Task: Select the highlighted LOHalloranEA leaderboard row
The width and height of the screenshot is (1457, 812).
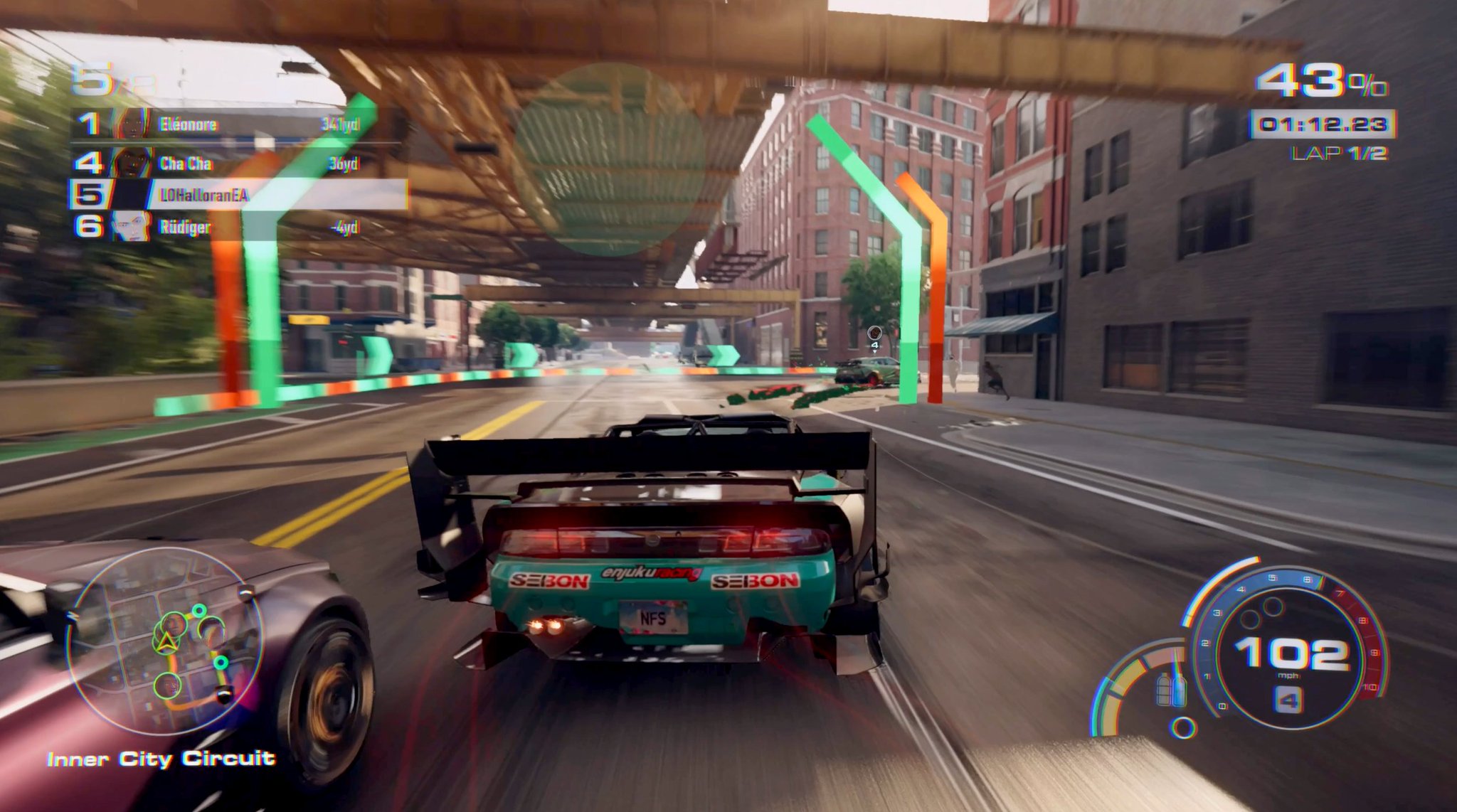Action: (x=203, y=196)
